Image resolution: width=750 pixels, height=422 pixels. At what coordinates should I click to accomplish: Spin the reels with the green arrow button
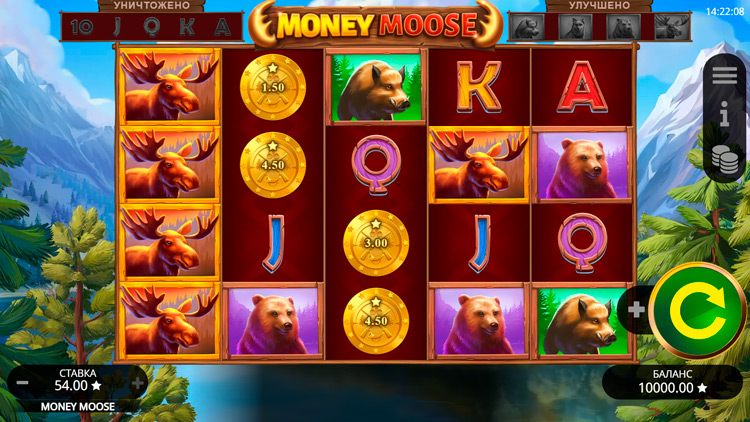click(x=697, y=311)
